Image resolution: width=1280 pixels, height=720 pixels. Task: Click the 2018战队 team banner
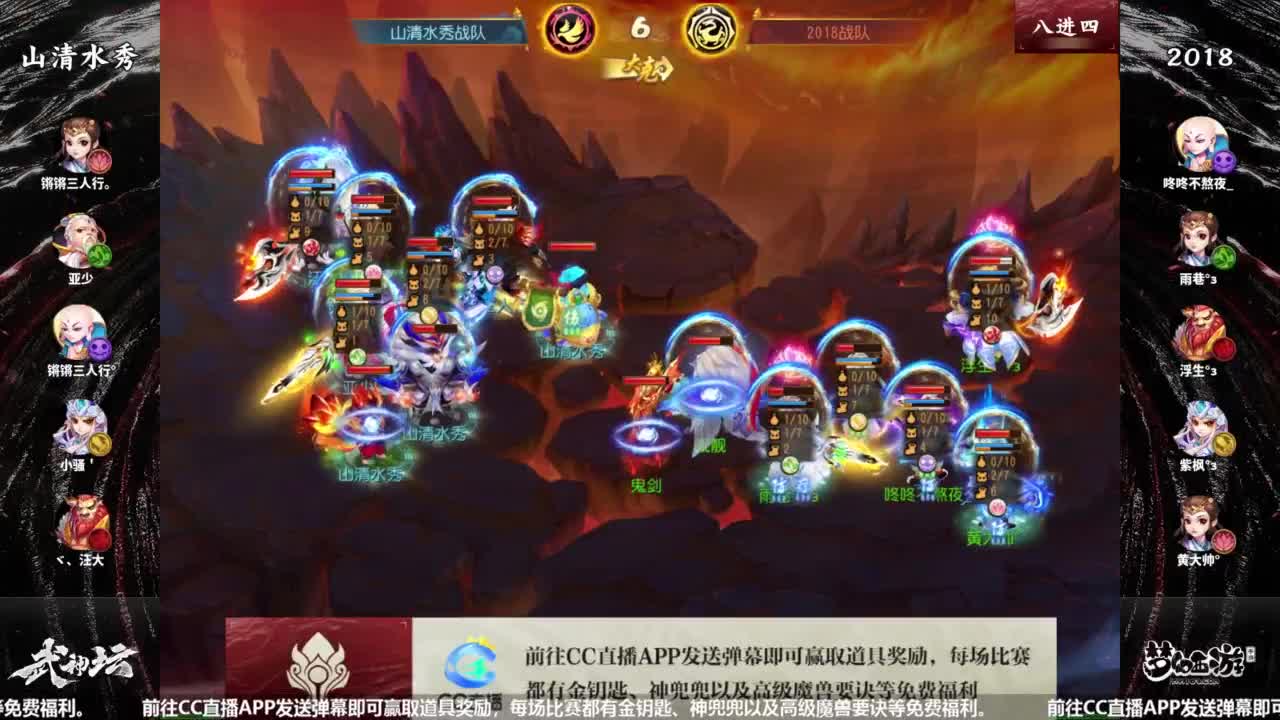[x=840, y=31]
